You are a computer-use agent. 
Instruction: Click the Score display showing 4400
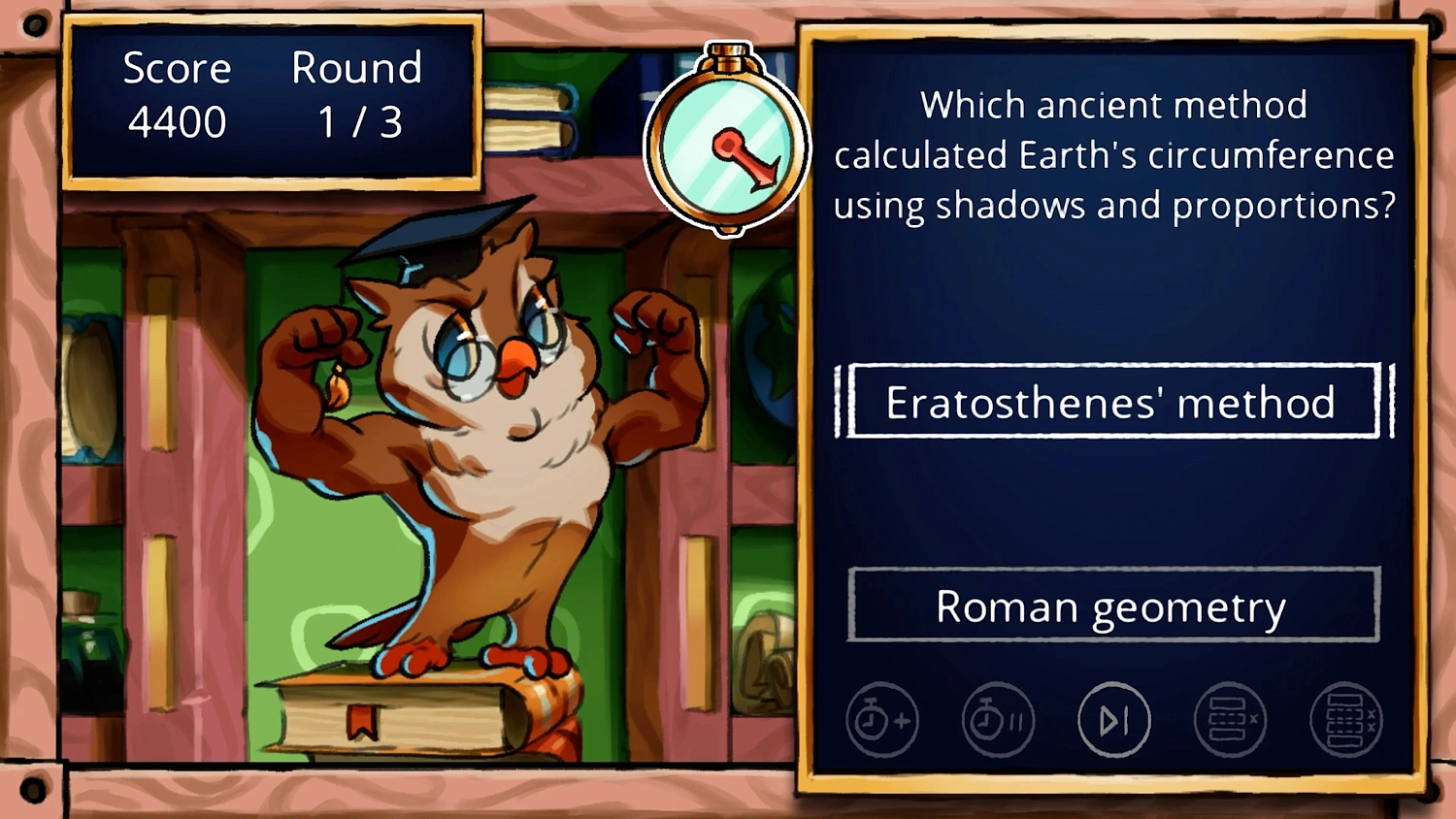click(178, 94)
